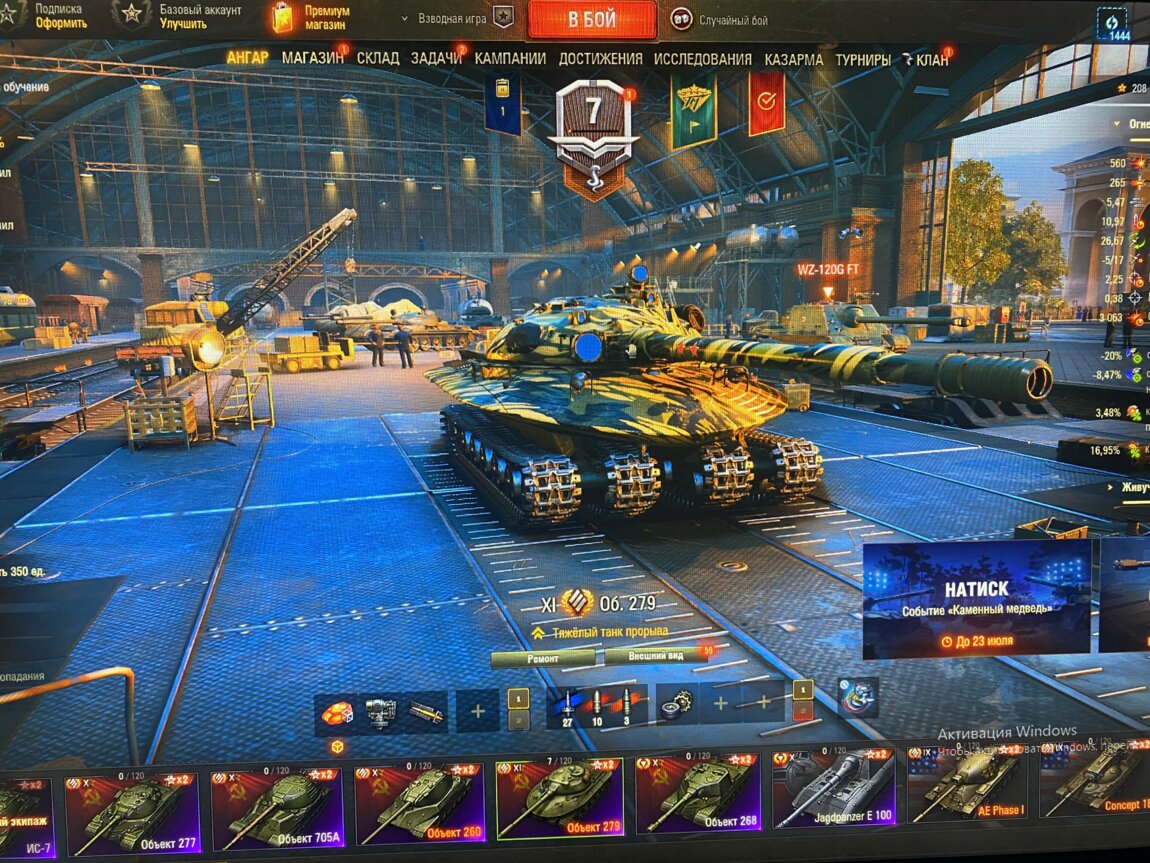Switch to the КАЗАРМА tab

(x=794, y=59)
